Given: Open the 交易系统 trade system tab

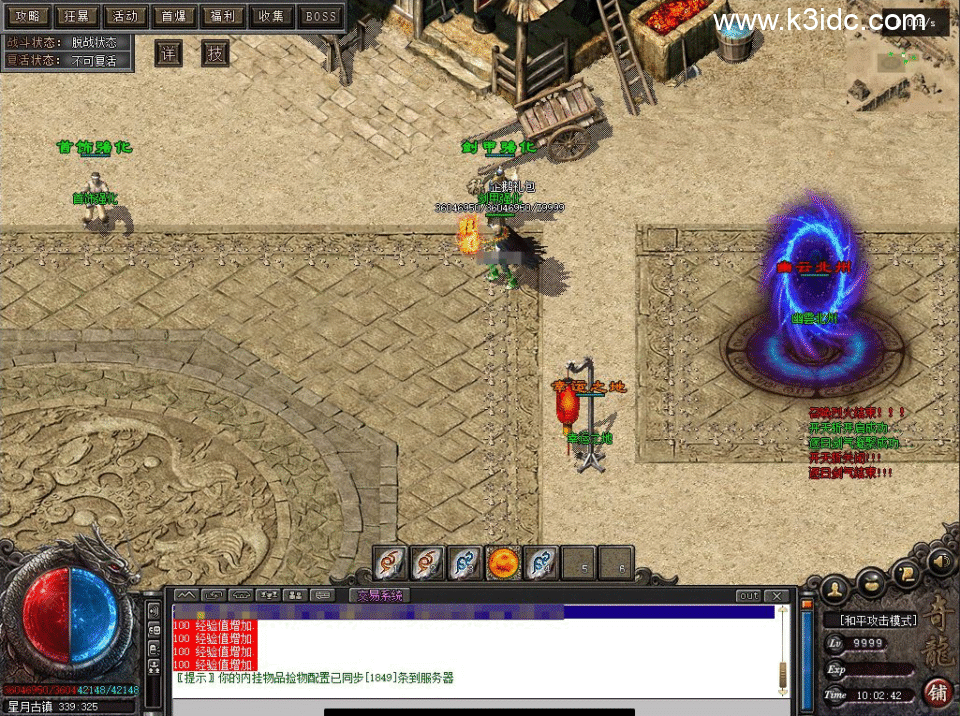Looking at the screenshot, I should (381, 596).
